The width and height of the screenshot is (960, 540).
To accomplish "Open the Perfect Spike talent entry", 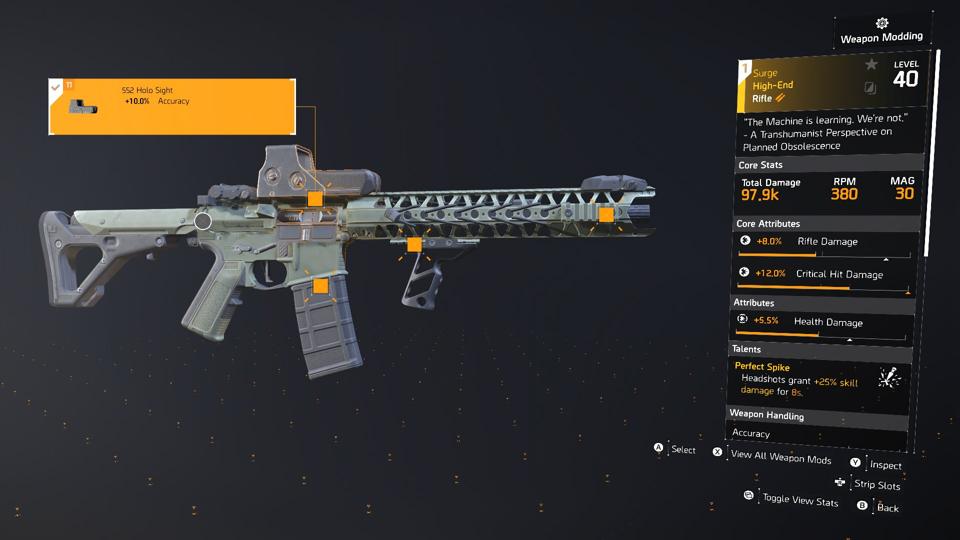I will click(820, 379).
